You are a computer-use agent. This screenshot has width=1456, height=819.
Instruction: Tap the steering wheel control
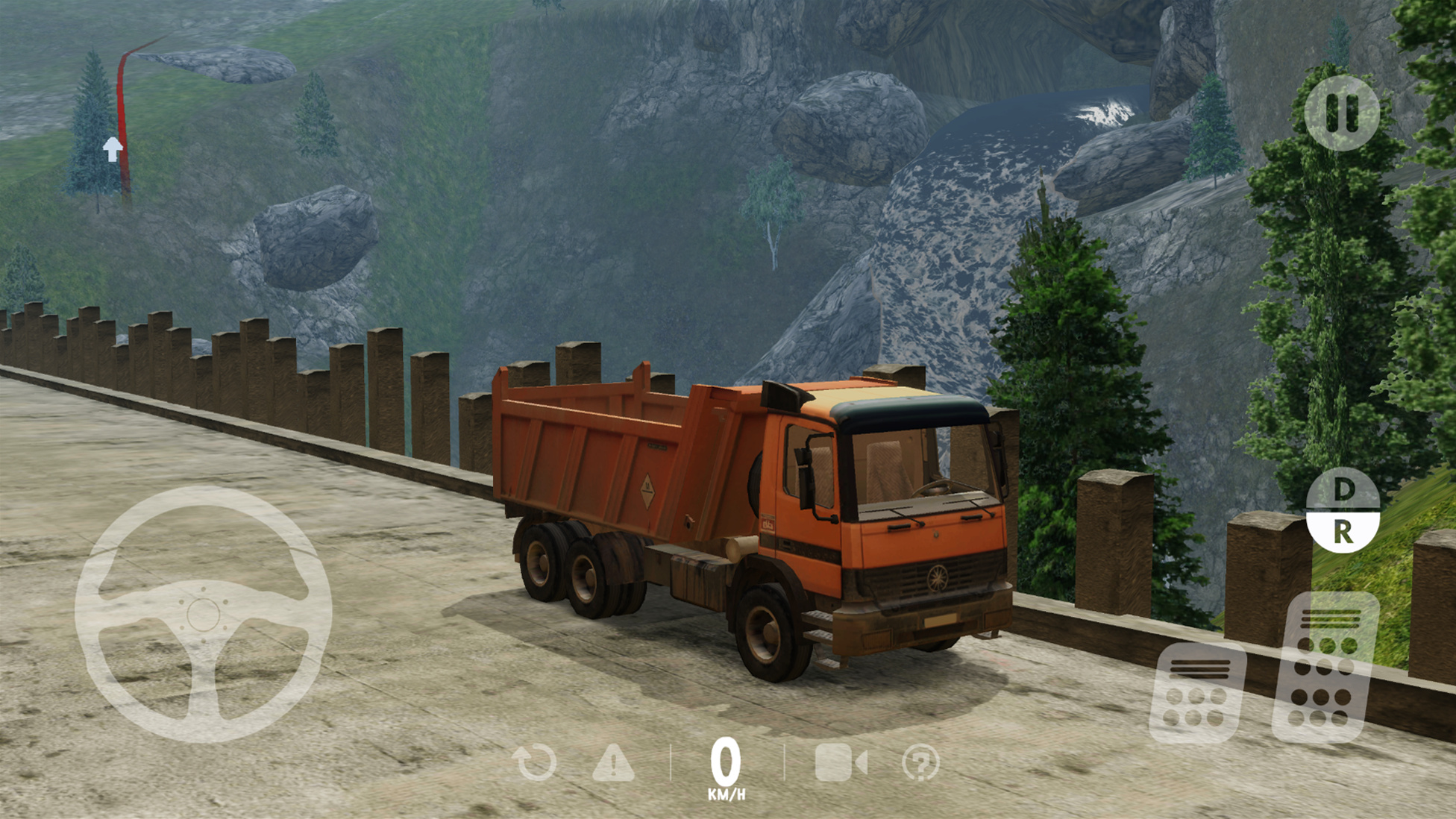point(203,615)
